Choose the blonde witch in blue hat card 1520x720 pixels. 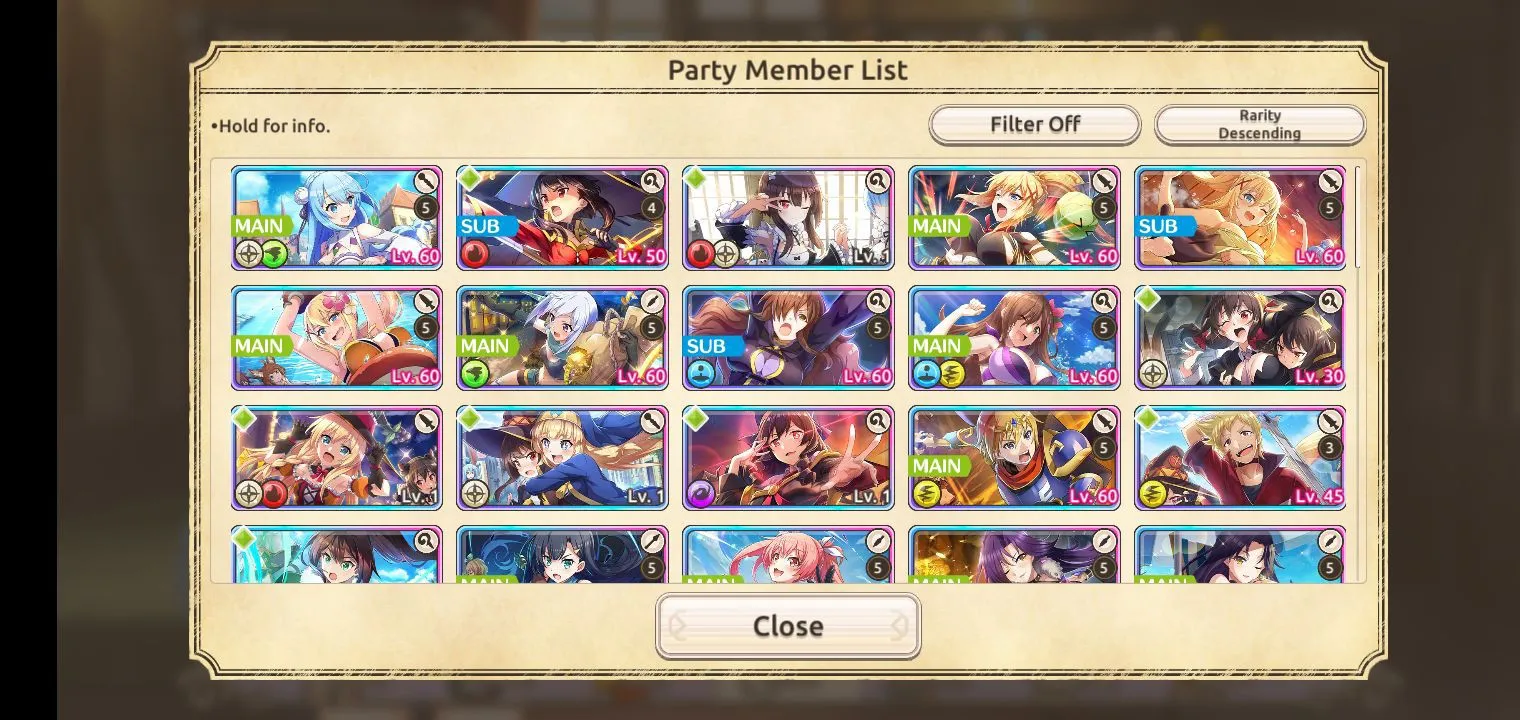click(562, 458)
